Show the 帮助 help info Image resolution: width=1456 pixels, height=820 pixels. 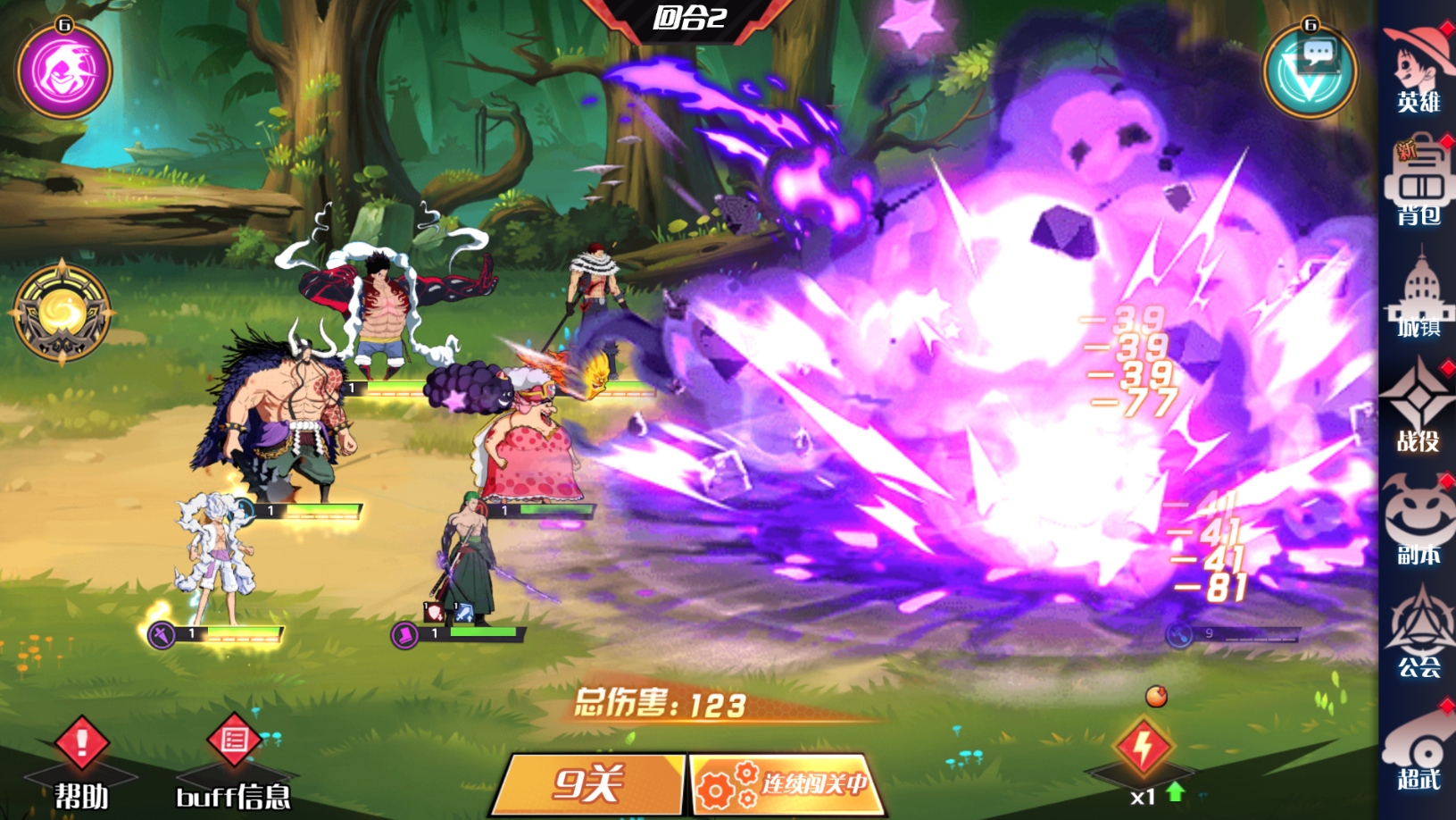81,759
